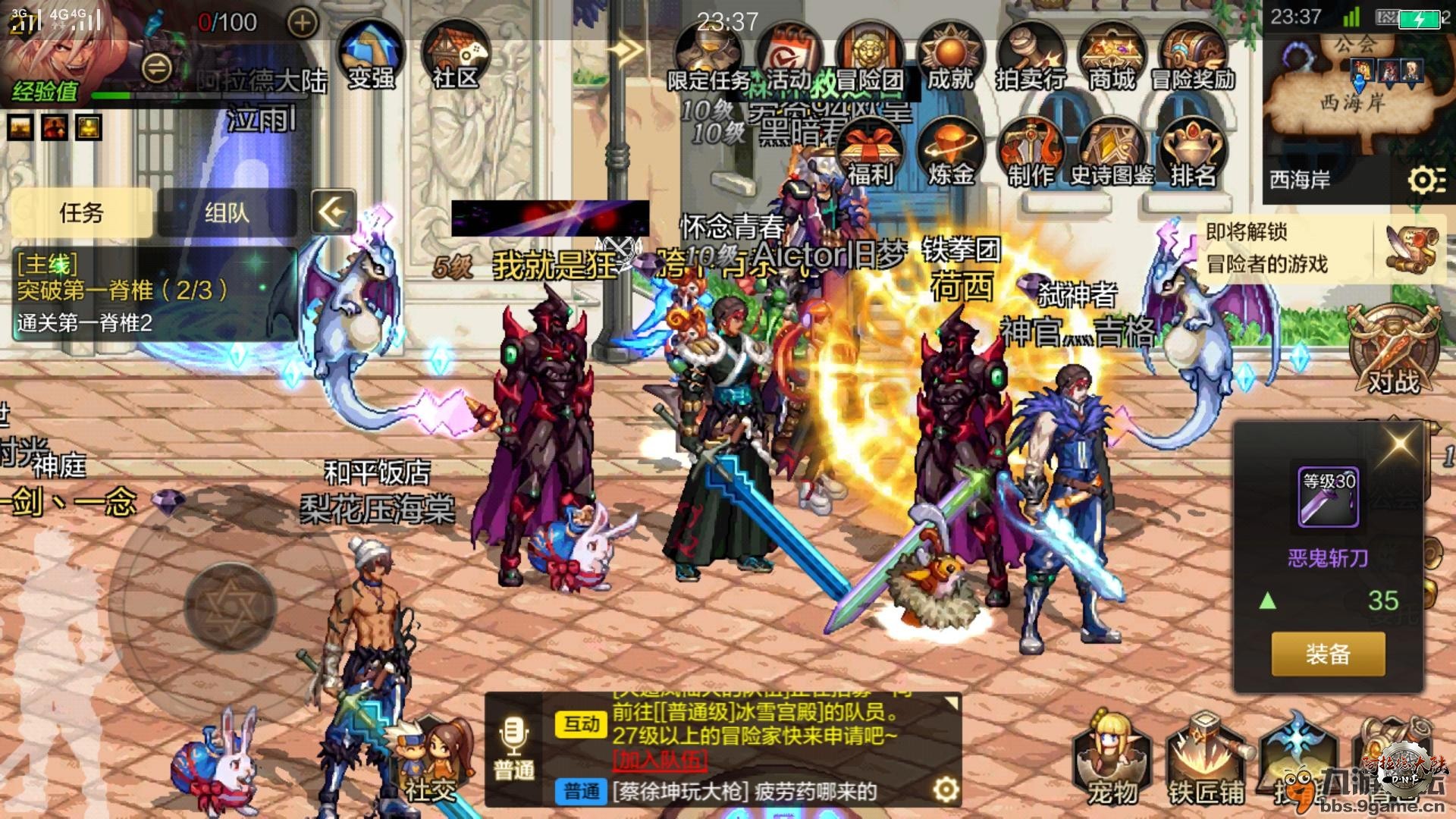Open 限定任务 limited quests

click(708, 58)
